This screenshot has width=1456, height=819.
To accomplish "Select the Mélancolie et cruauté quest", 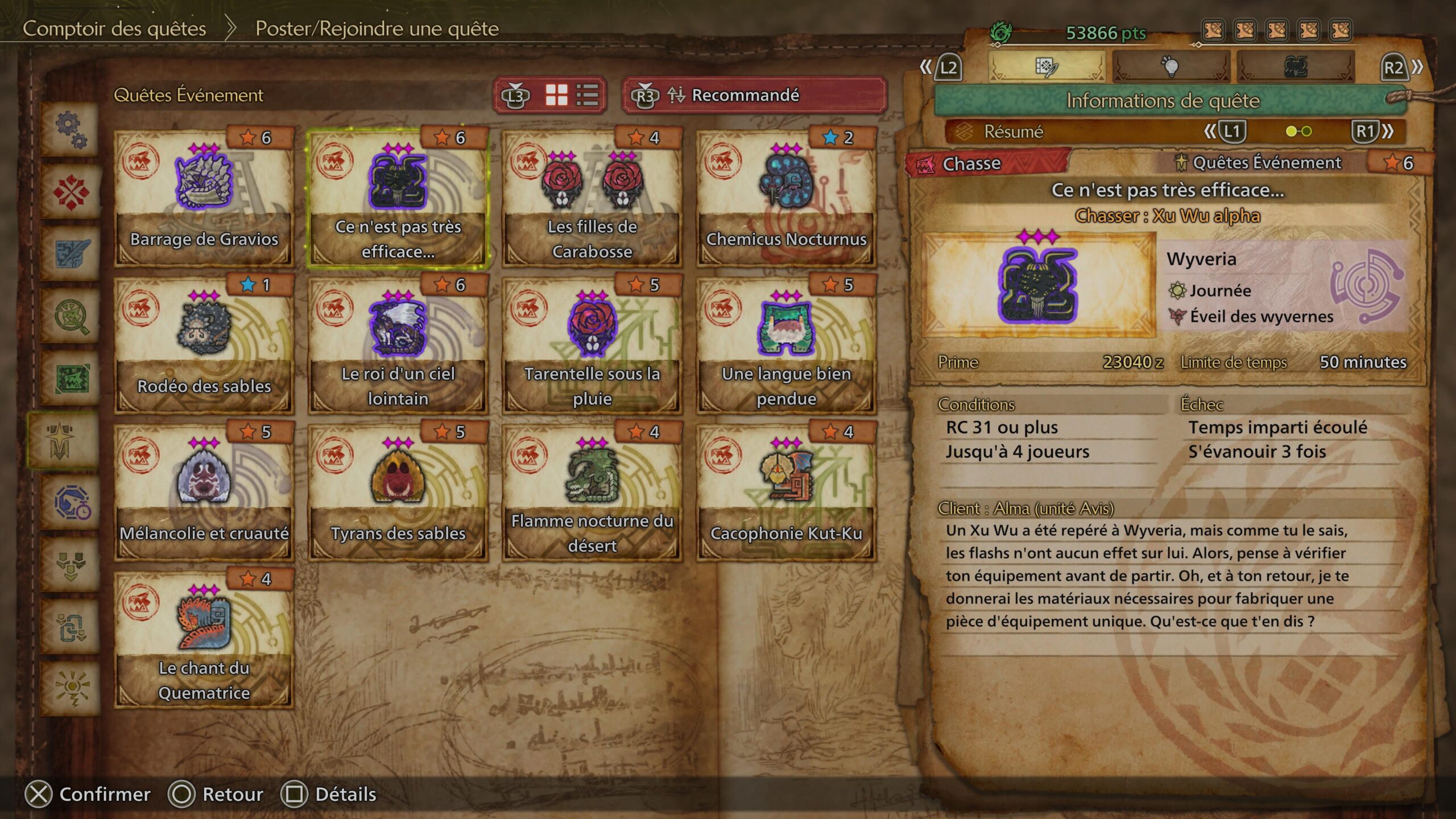I will pos(204,491).
